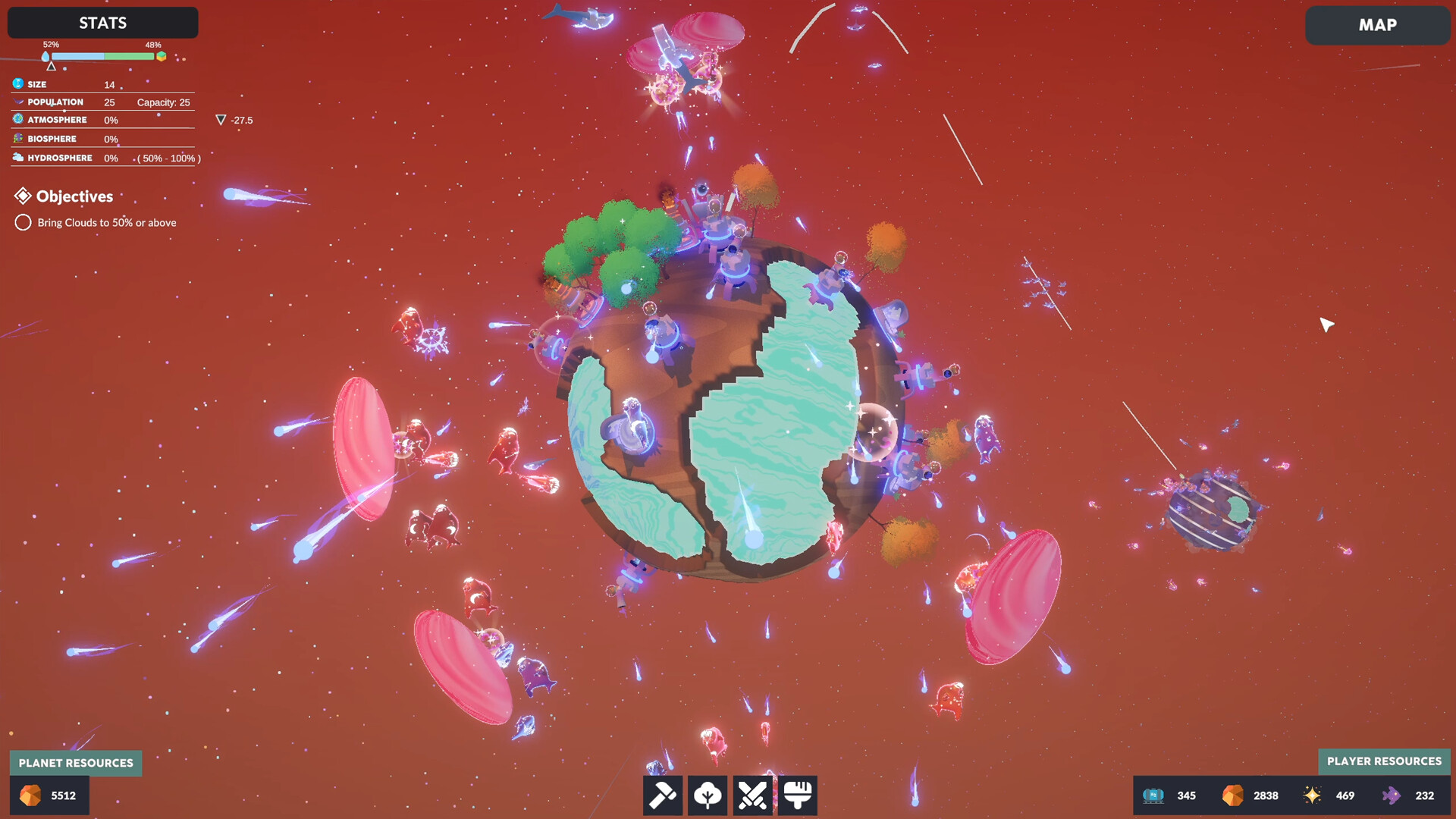Click the Objectives diamond expander
The image size is (1456, 819).
24,196
